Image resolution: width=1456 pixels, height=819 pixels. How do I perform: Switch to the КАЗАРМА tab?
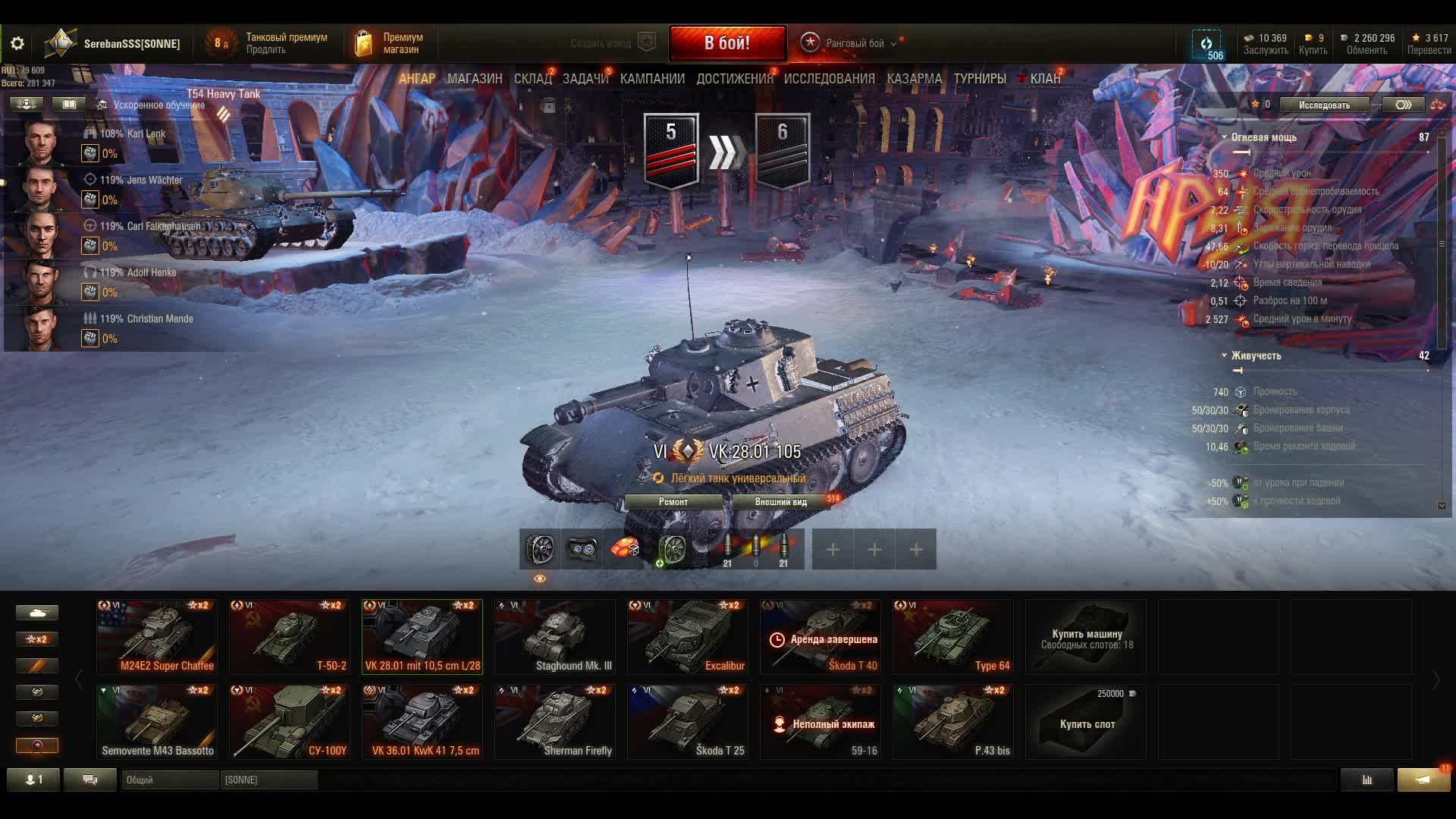pos(914,79)
